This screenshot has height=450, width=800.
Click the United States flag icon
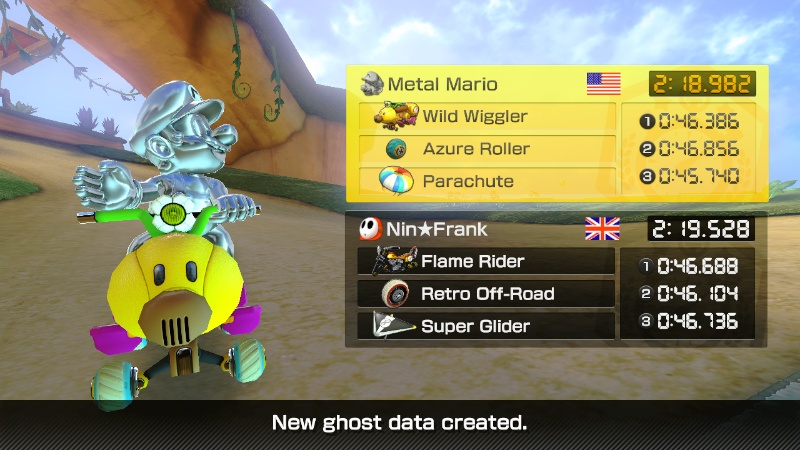click(x=604, y=84)
